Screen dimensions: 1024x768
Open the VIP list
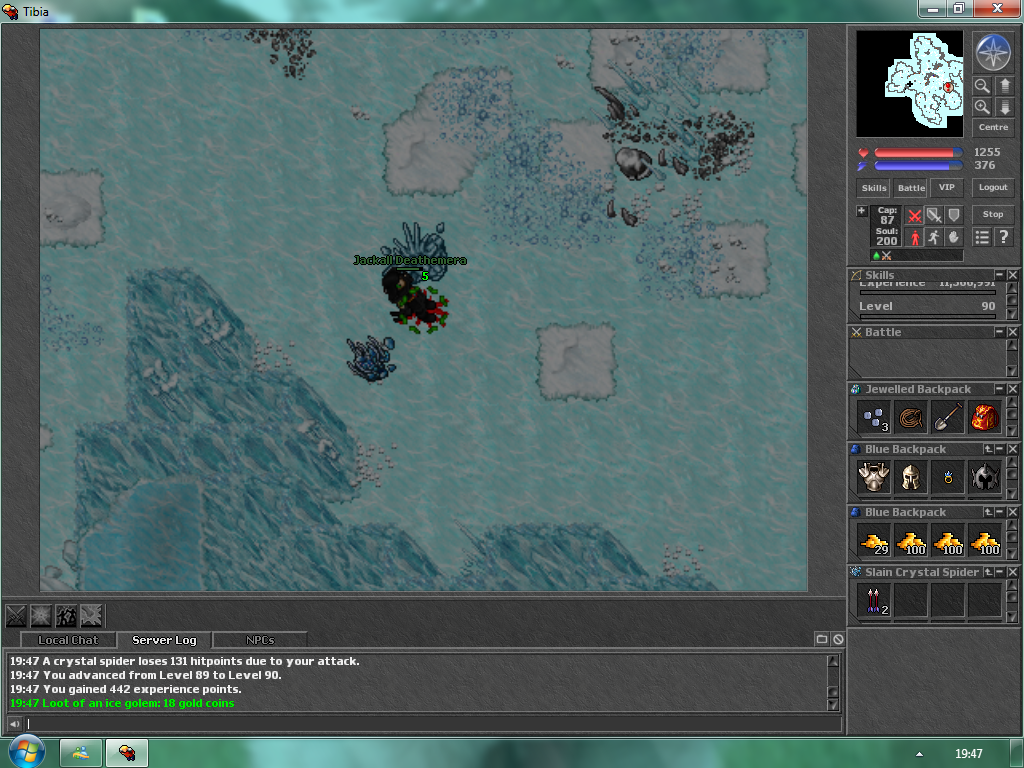click(946, 188)
